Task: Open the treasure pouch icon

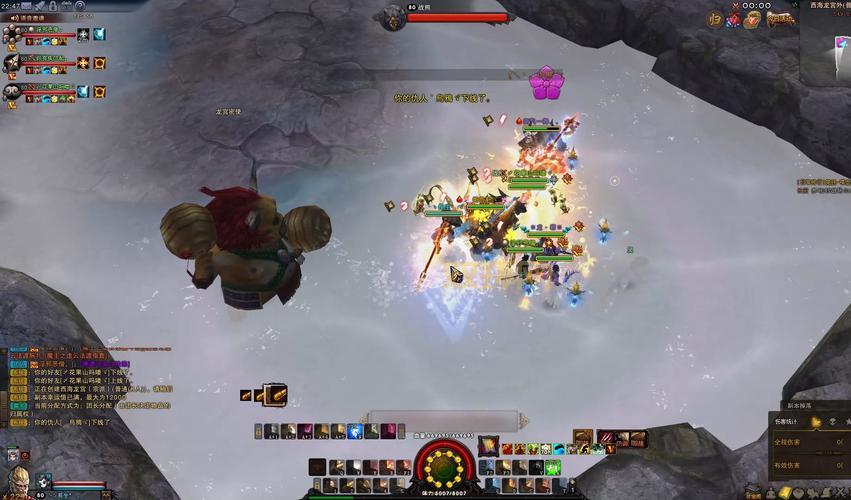Action: (751, 18)
